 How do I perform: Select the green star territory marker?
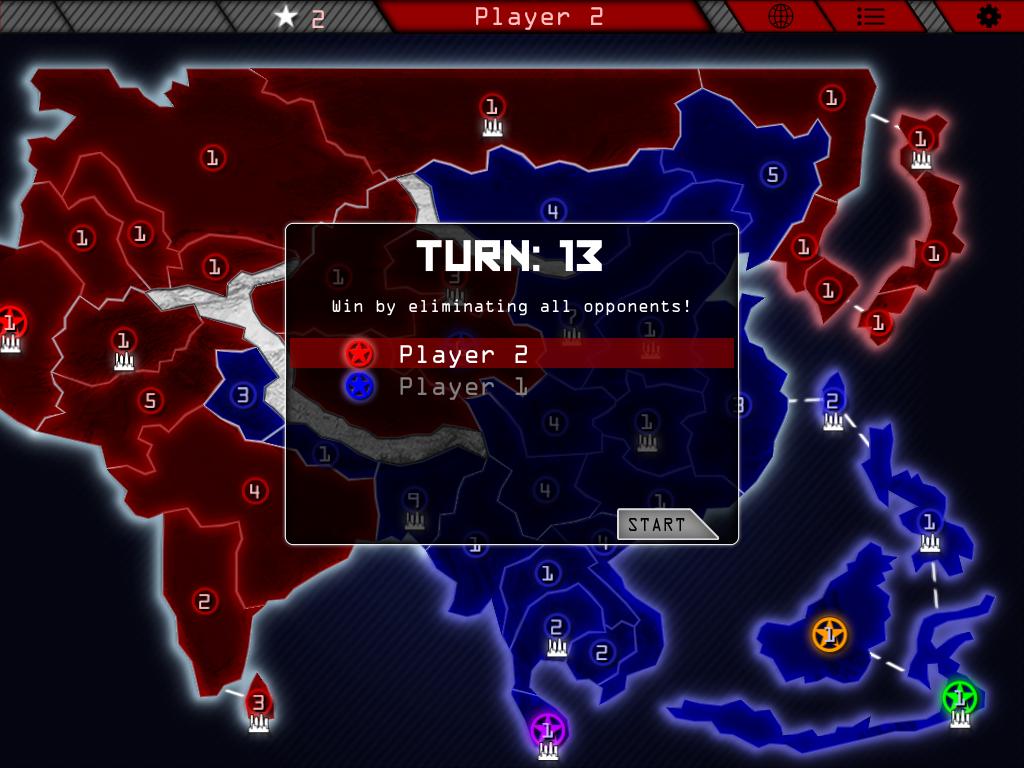click(959, 697)
